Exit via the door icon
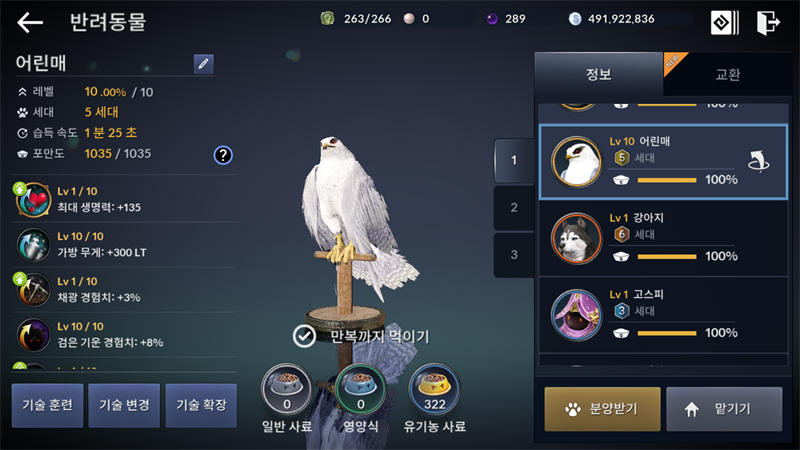This screenshot has height=450, width=800. [x=768, y=22]
